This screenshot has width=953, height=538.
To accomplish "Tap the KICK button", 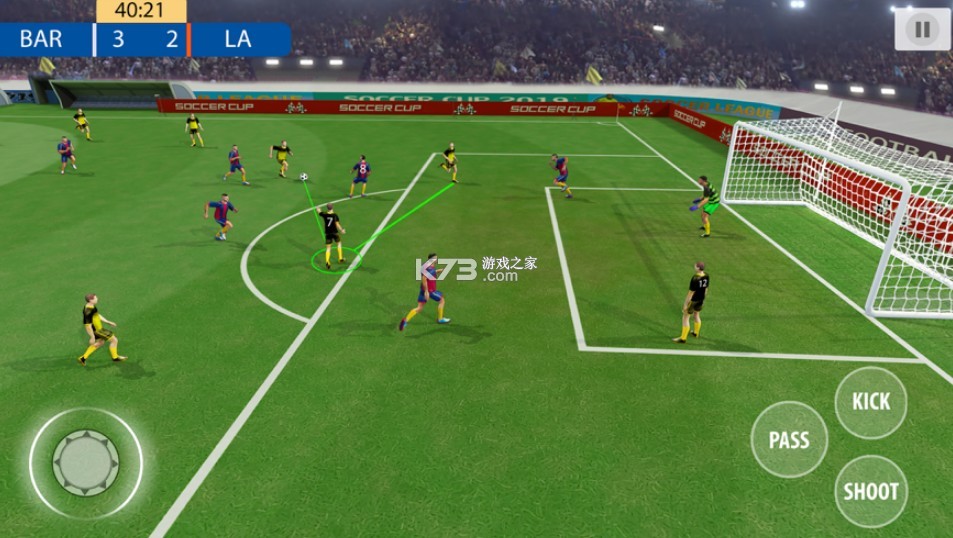I will (x=871, y=402).
